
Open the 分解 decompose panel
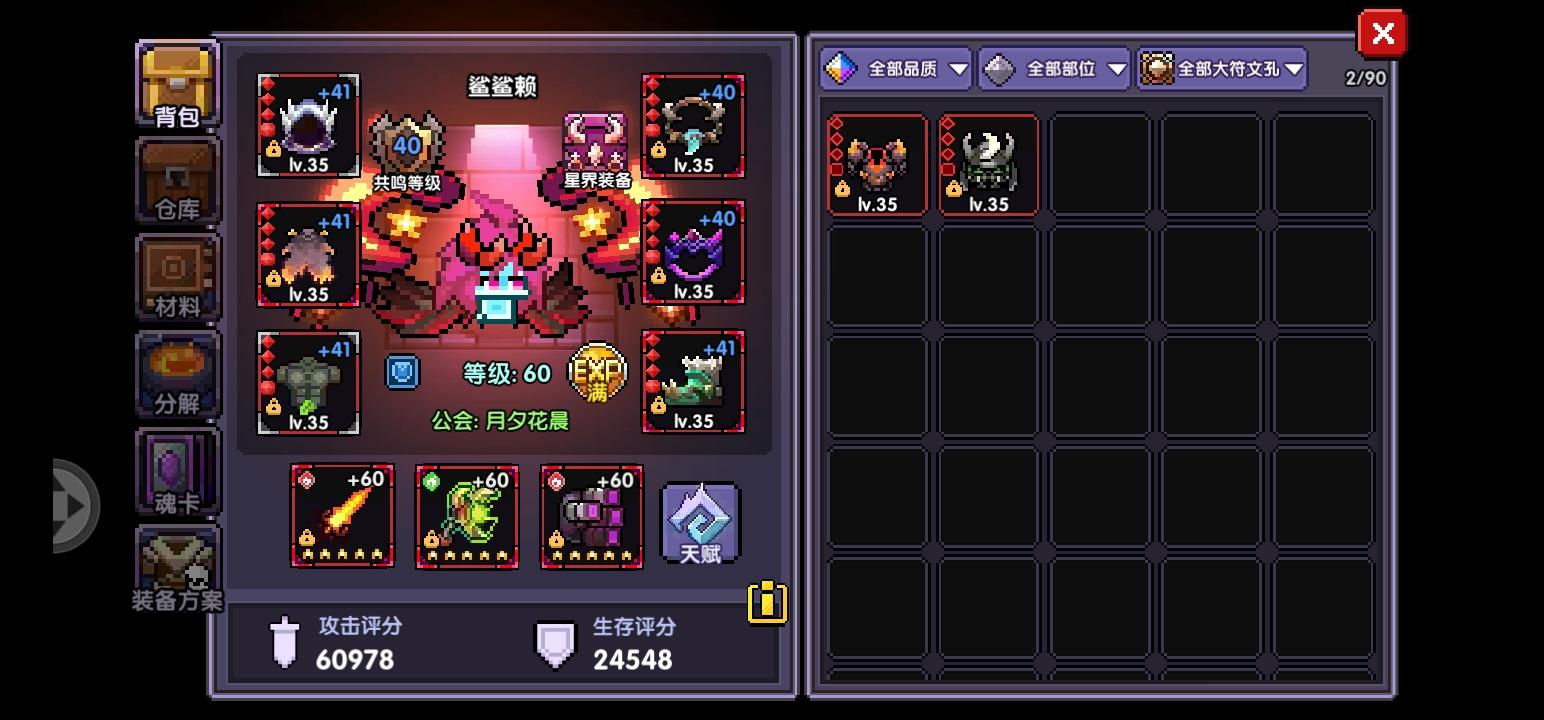(x=177, y=375)
